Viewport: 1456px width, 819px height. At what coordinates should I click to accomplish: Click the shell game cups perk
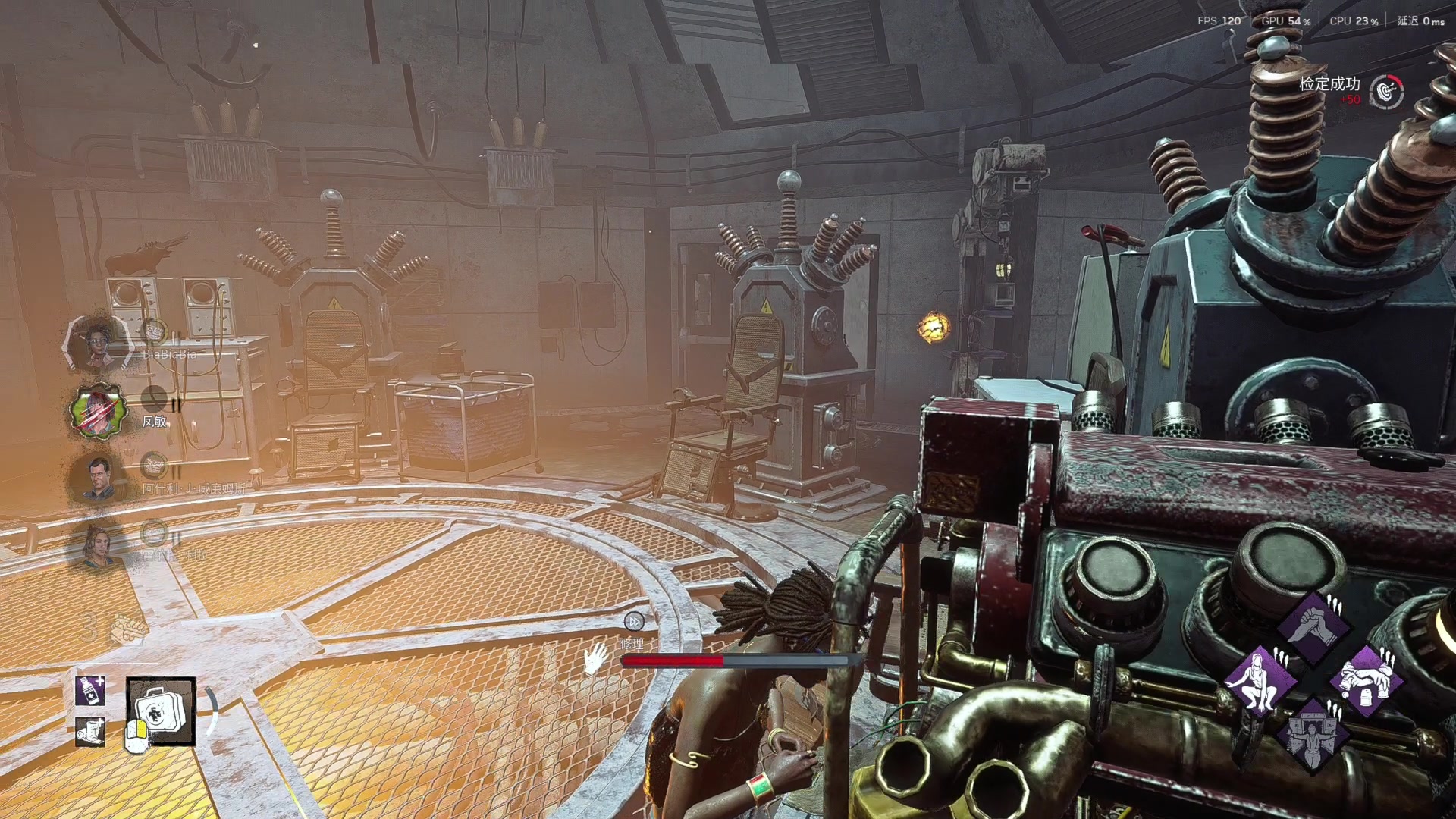pos(1367,680)
